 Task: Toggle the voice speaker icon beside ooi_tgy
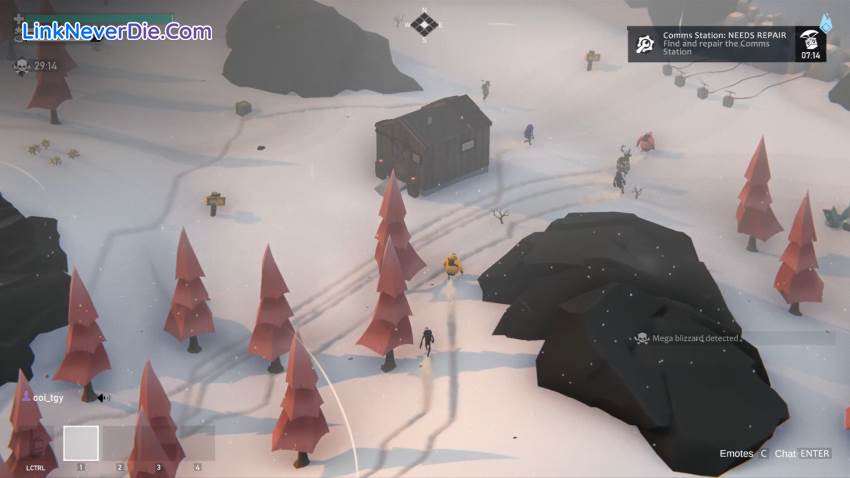tap(103, 398)
